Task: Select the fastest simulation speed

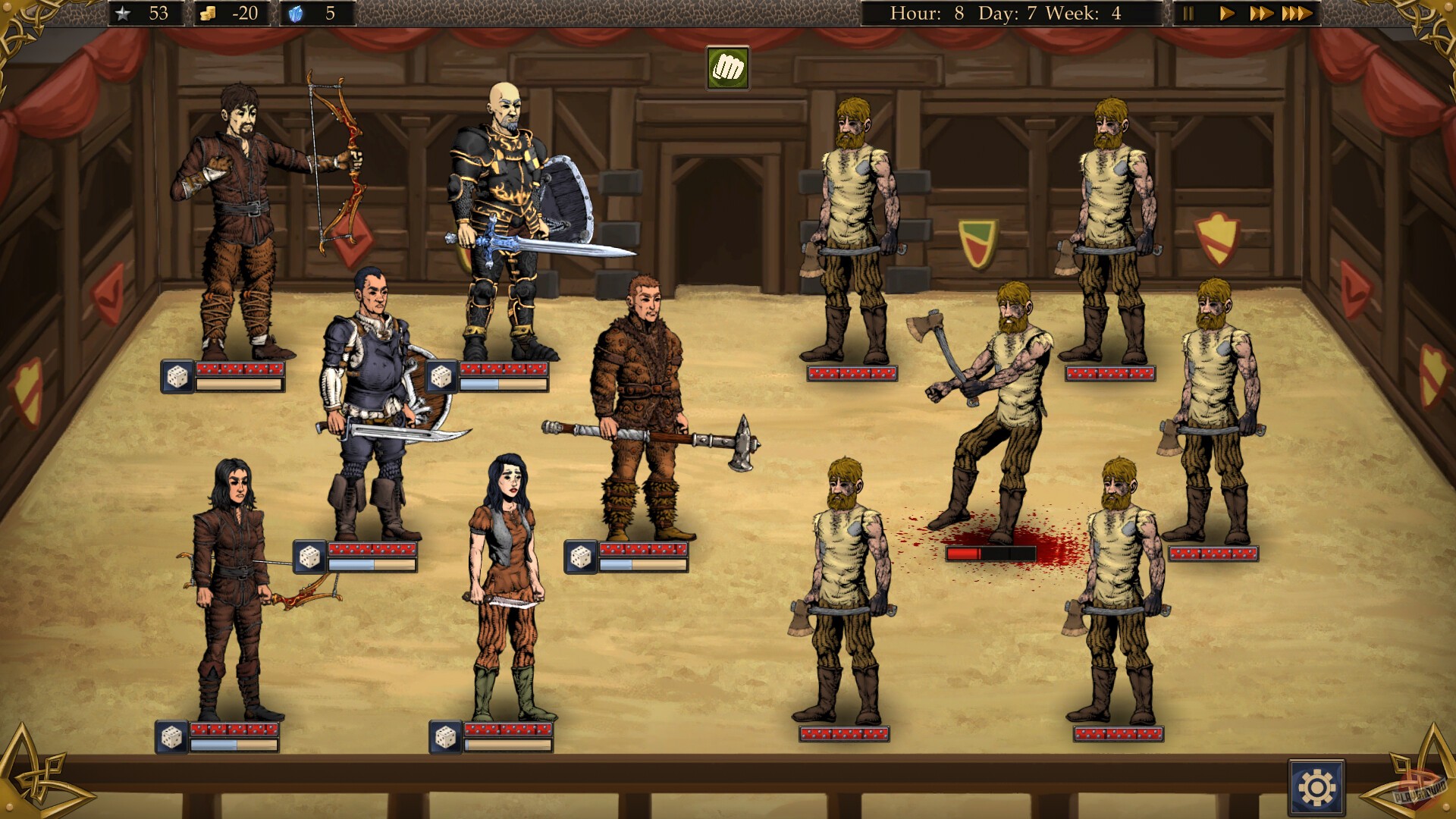Action: click(1298, 12)
